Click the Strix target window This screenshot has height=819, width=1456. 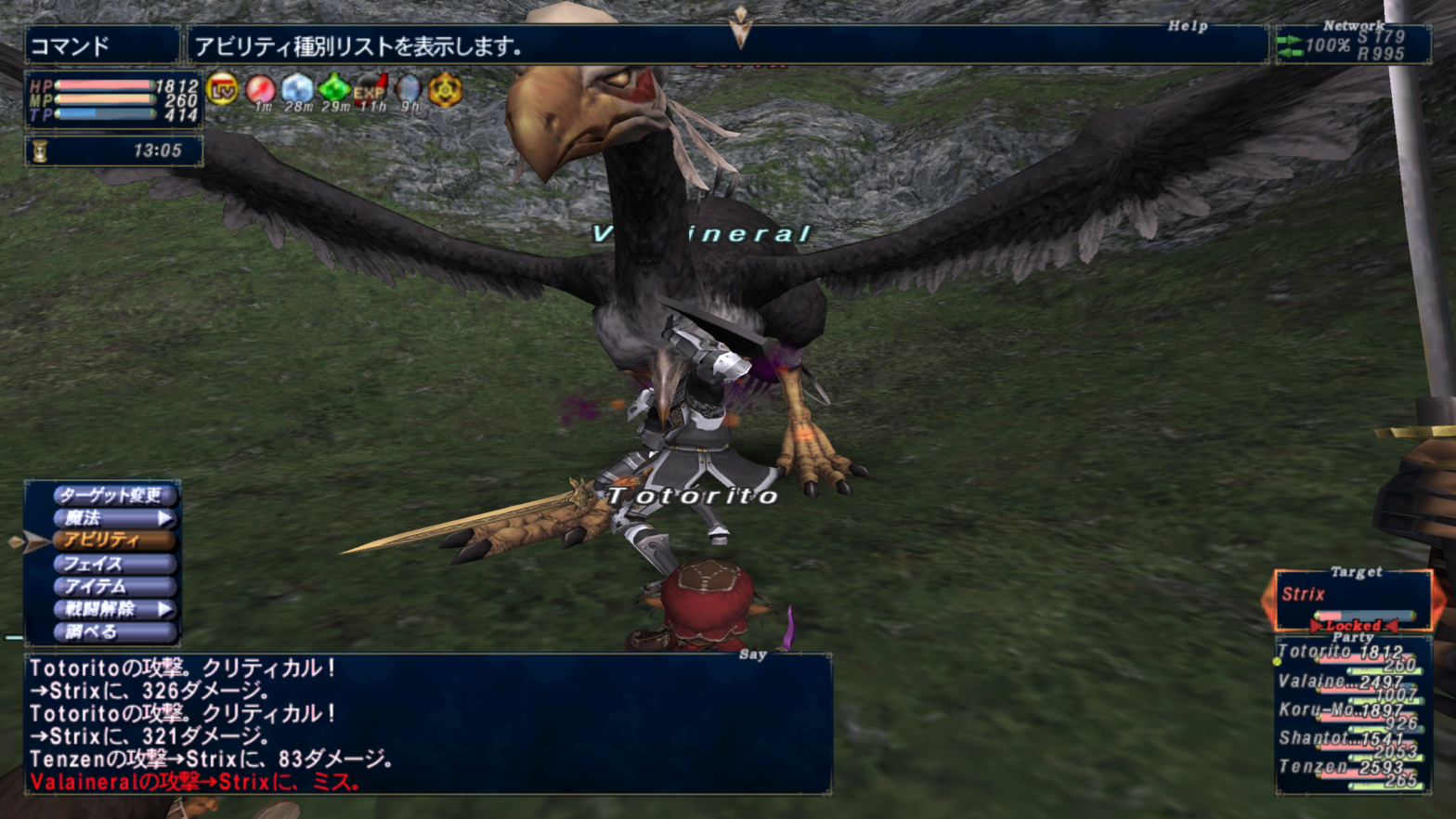(x=1351, y=601)
